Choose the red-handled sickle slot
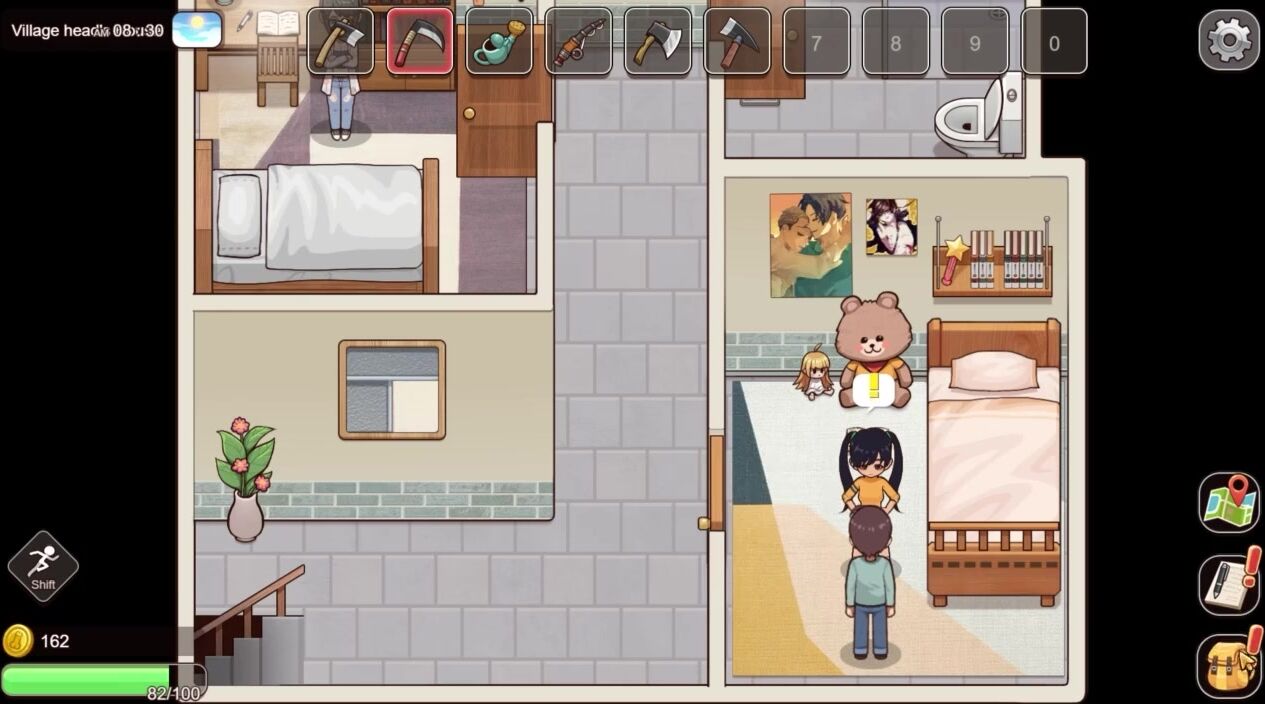 pos(420,42)
